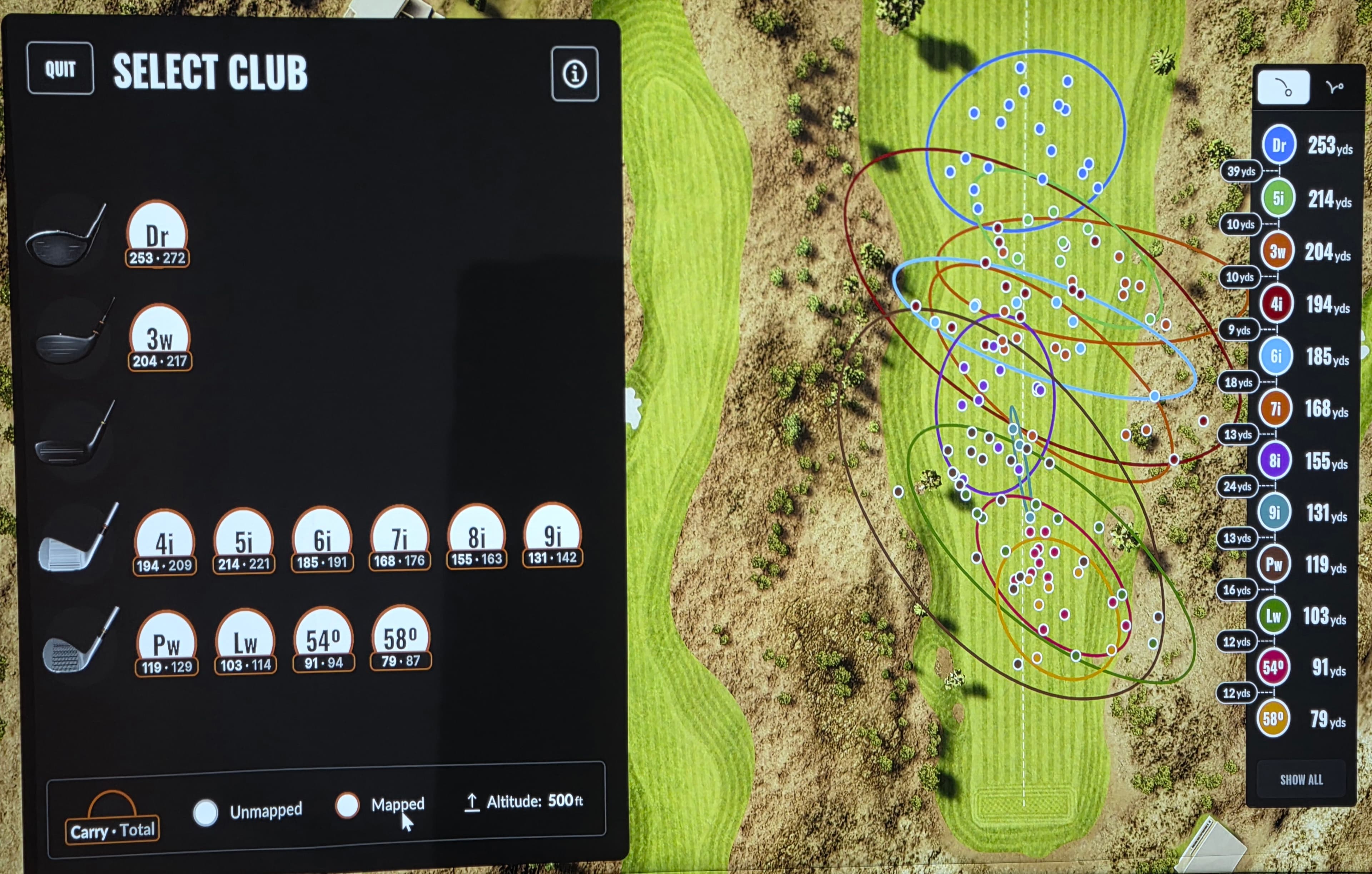
Task: Toggle the blue Dr dispersion filter
Action: point(1279,145)
